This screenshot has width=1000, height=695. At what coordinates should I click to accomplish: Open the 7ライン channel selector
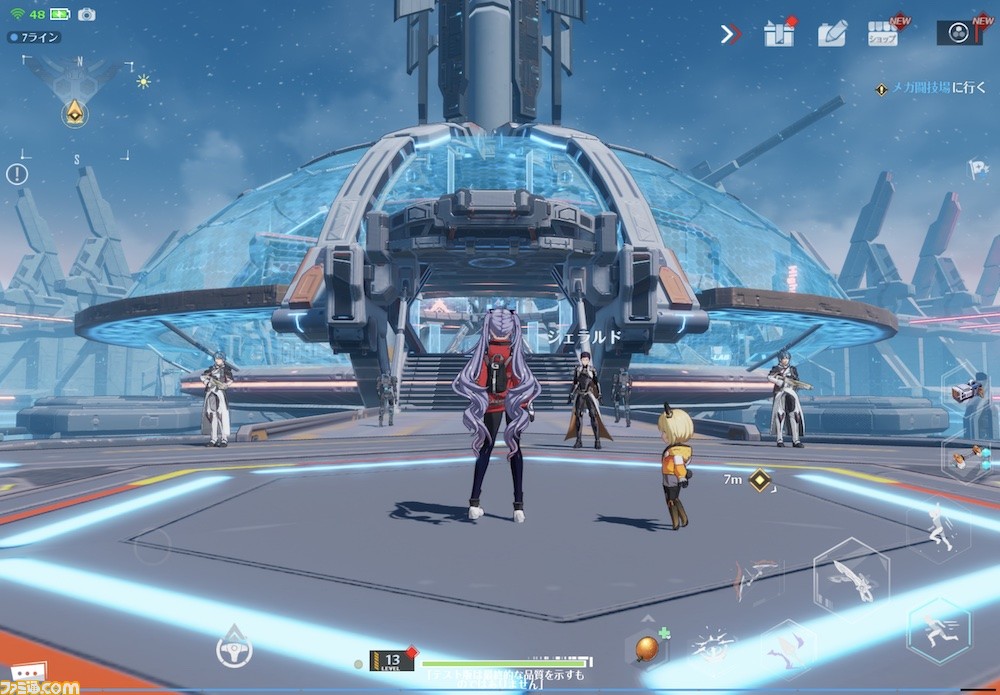tap(34, 37)
